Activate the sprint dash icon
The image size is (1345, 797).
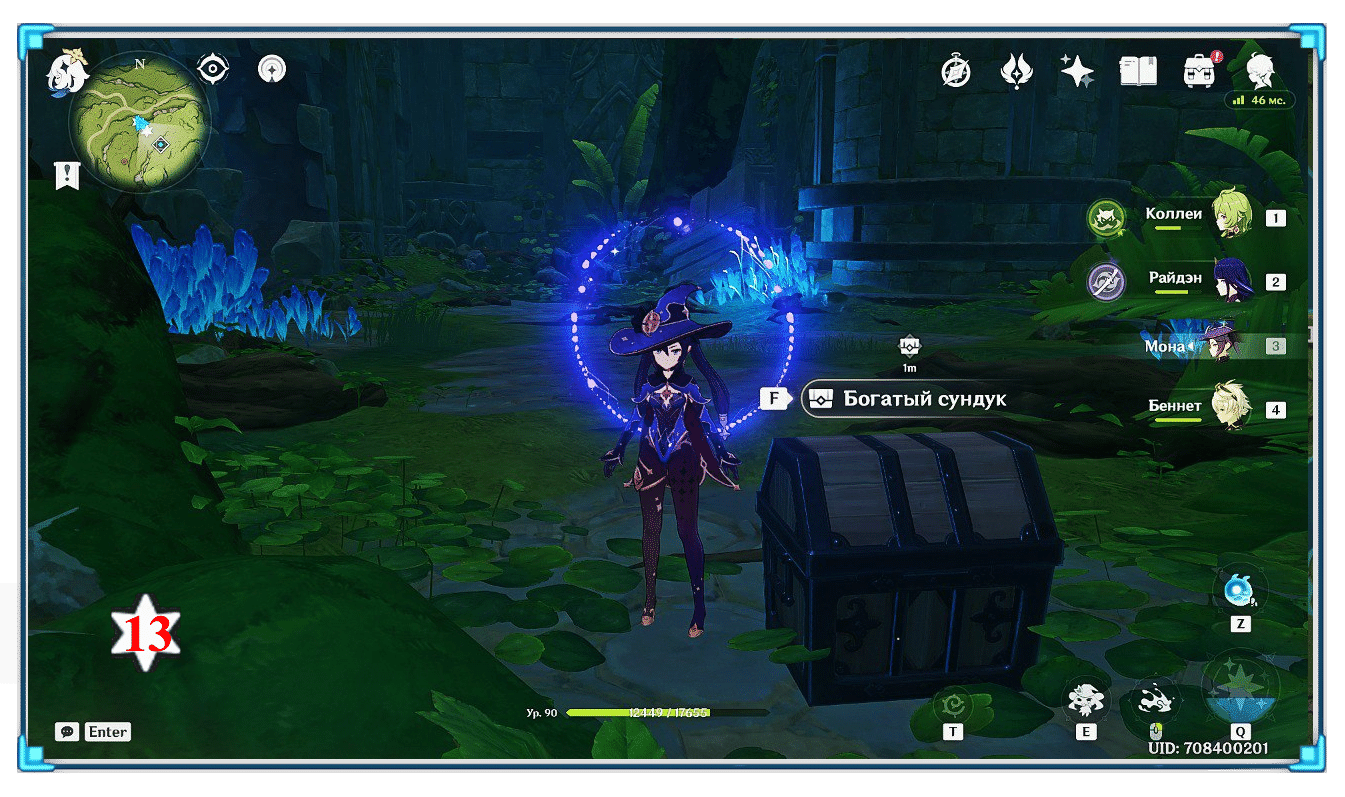[1154, 699]
